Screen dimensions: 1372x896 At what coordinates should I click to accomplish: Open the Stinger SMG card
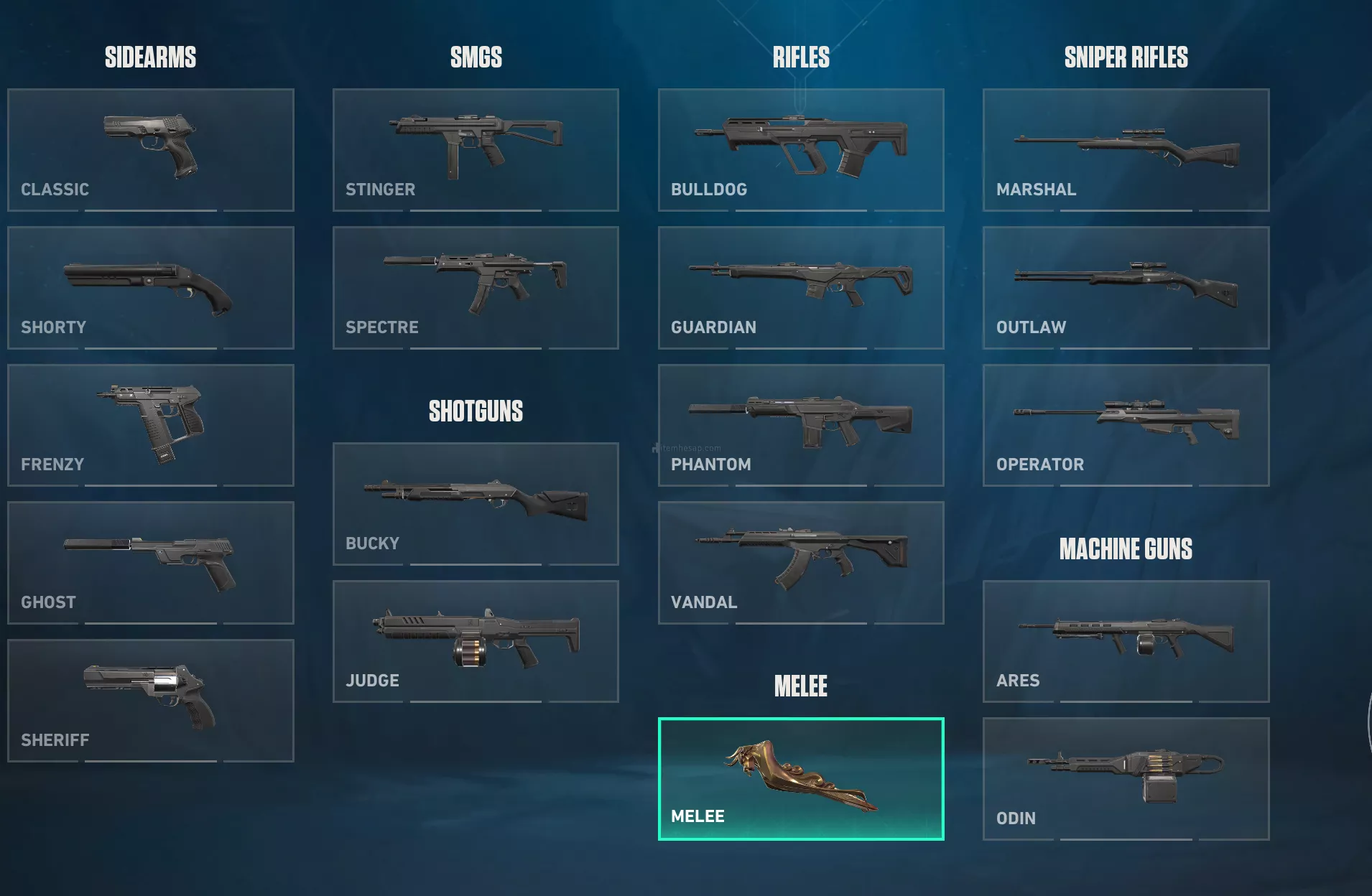476,150
